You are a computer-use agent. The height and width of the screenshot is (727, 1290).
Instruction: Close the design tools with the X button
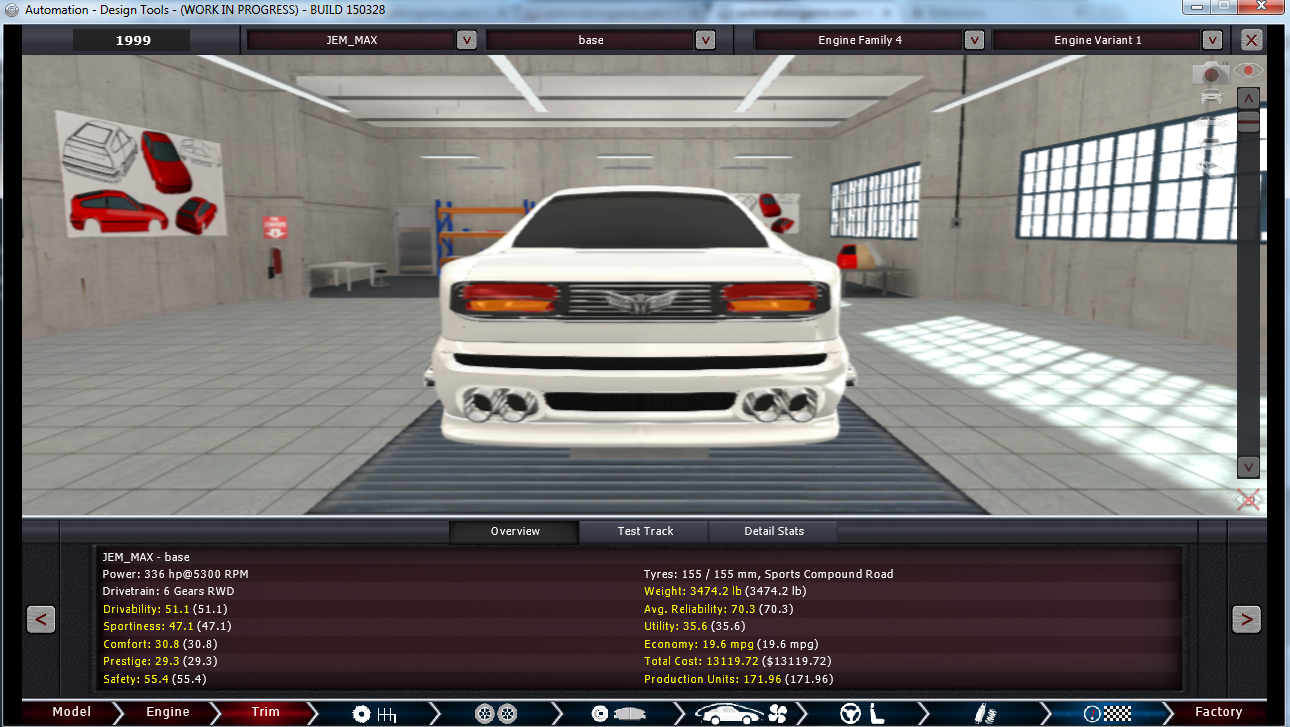point(1252,40)
